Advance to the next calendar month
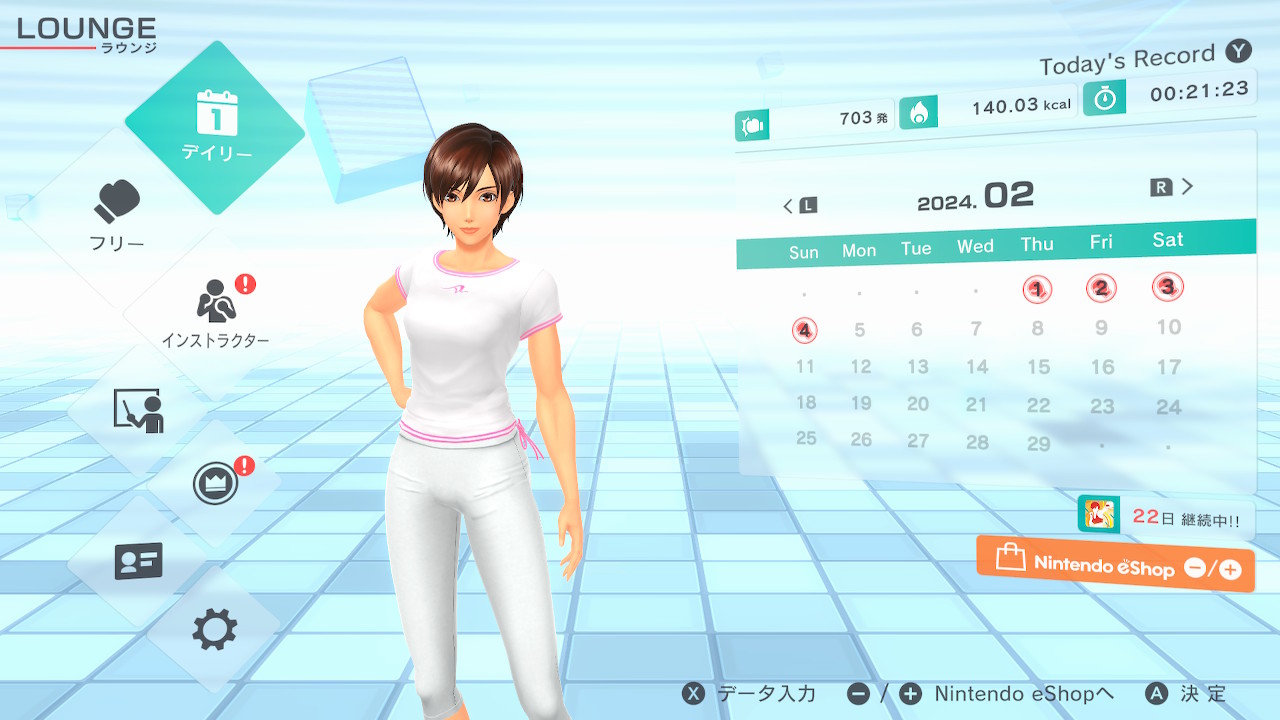 click(1173, 187)
